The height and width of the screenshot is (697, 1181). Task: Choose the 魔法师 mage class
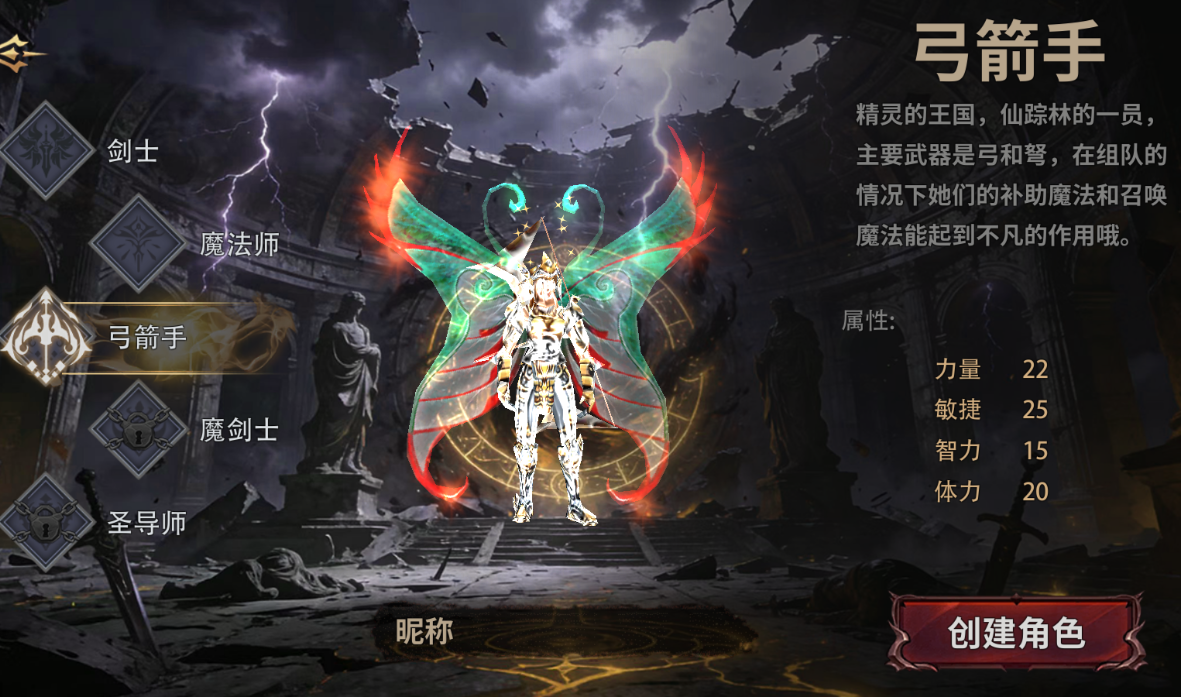137,243
